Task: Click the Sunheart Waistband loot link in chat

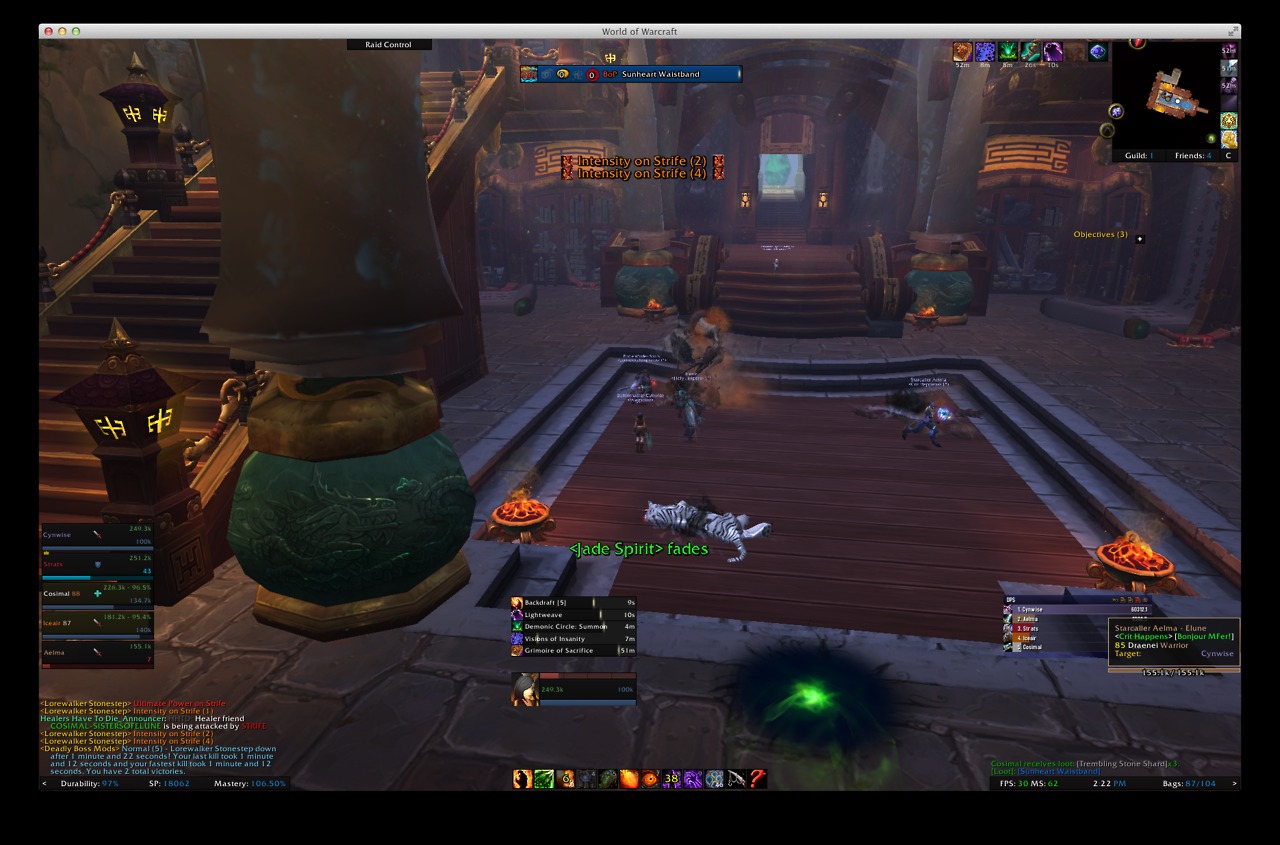Action: (1060, 772)
